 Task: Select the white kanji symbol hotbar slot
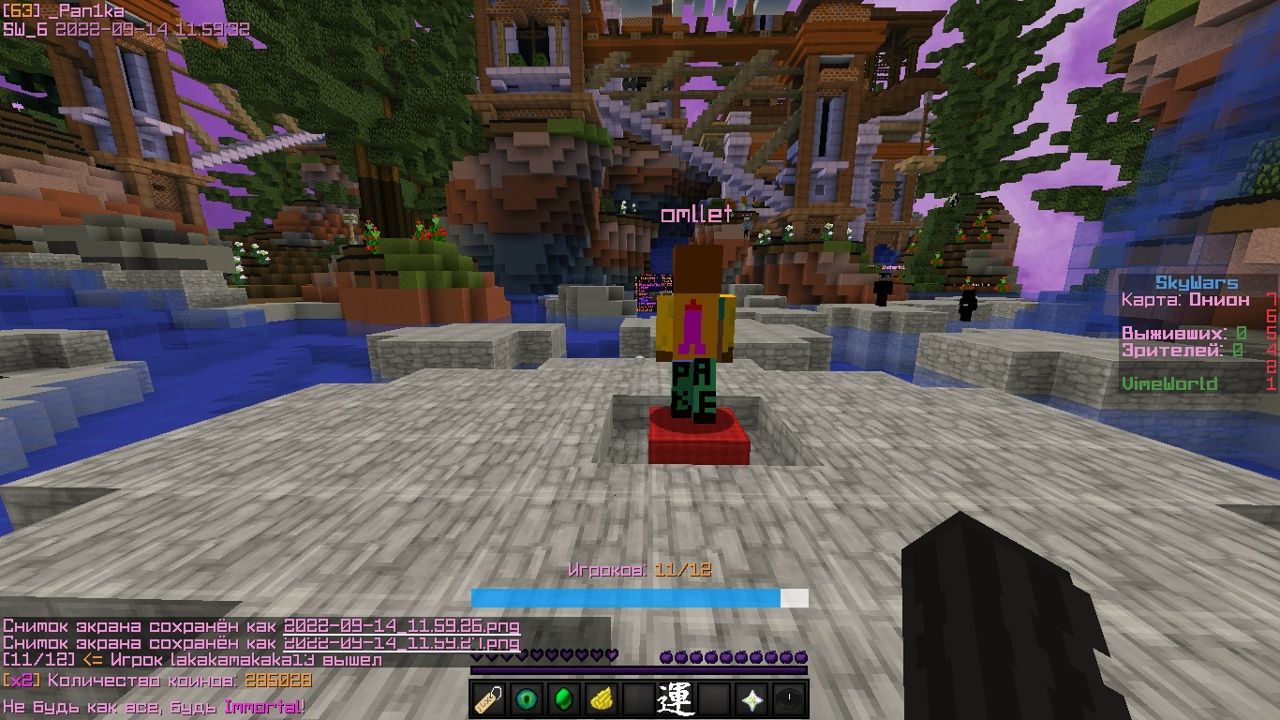point(675,699)
